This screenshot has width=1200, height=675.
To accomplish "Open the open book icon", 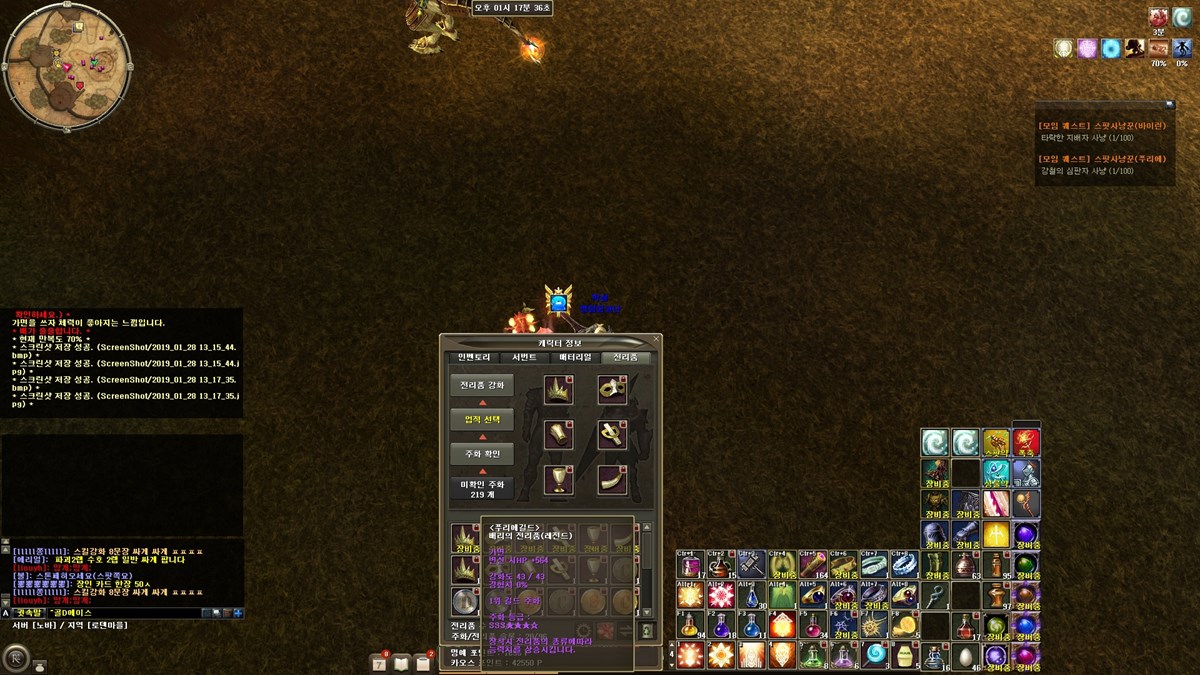I will (x=402, y=664).
